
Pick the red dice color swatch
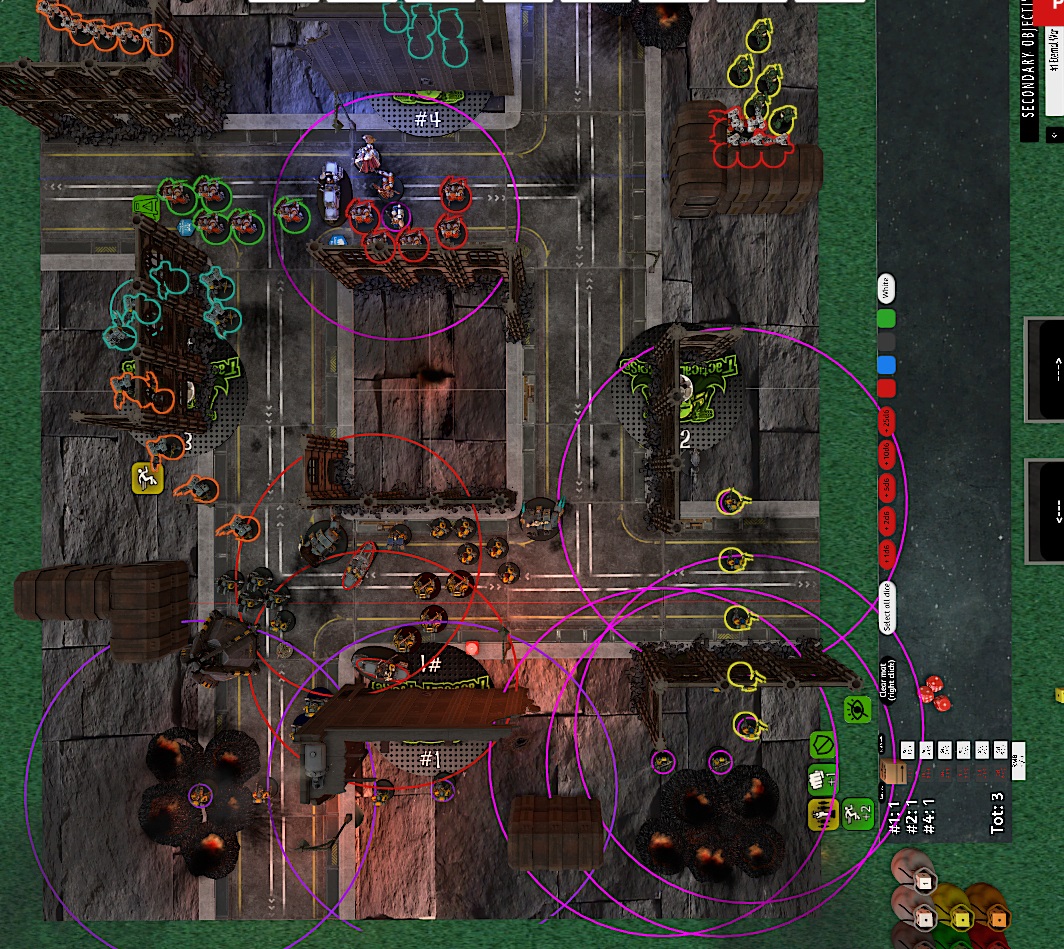click(886, 388)
